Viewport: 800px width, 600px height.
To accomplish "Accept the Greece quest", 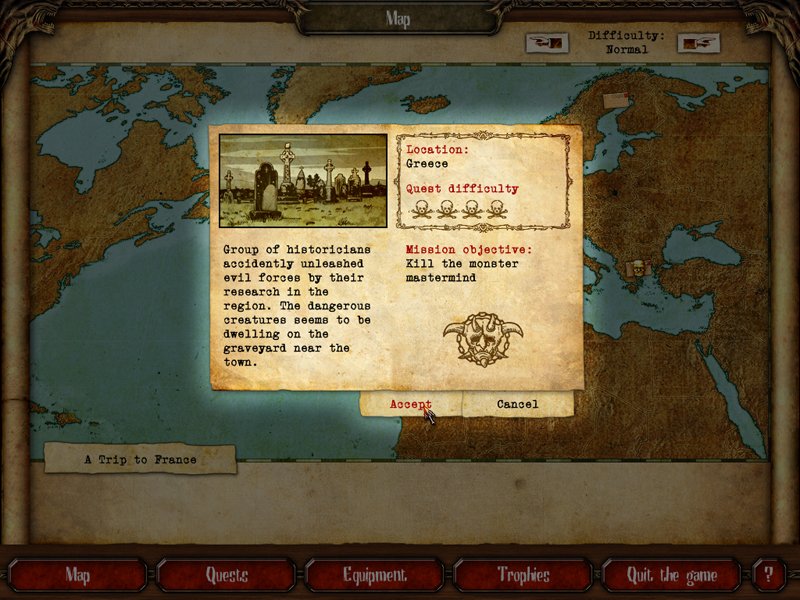I will 411,404.
